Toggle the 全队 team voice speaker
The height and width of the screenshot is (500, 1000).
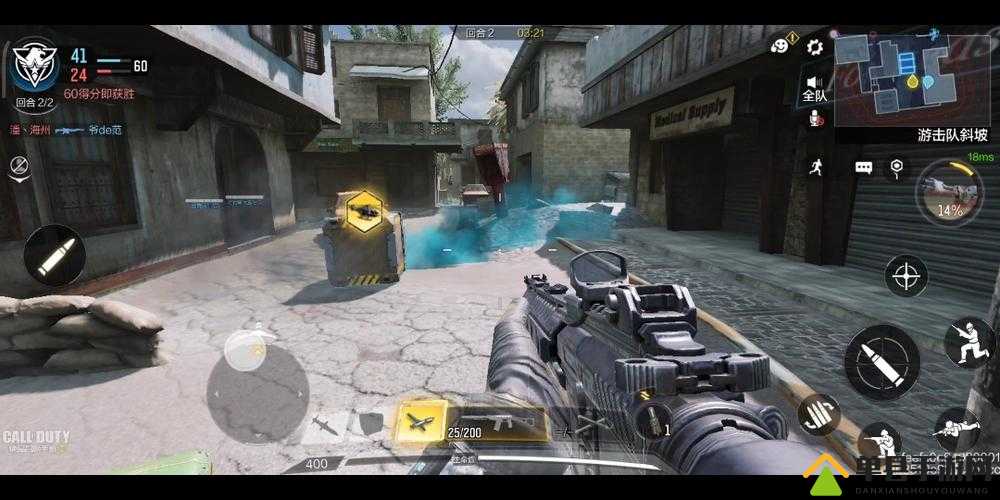(x=814, y=87)
